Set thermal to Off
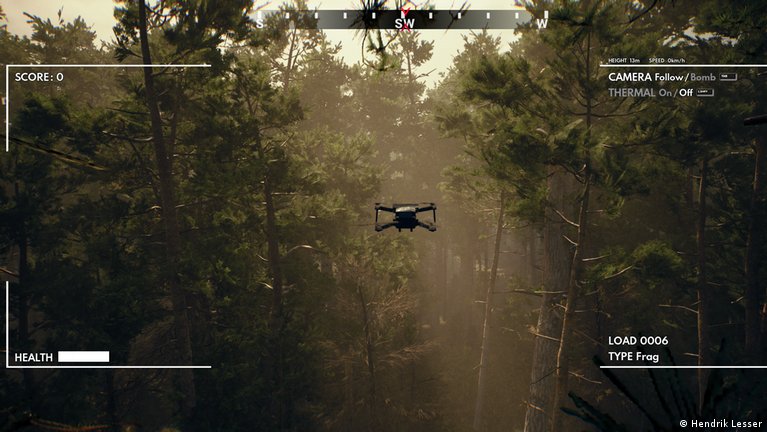767x432 pixels. click(x=686, y=92)
